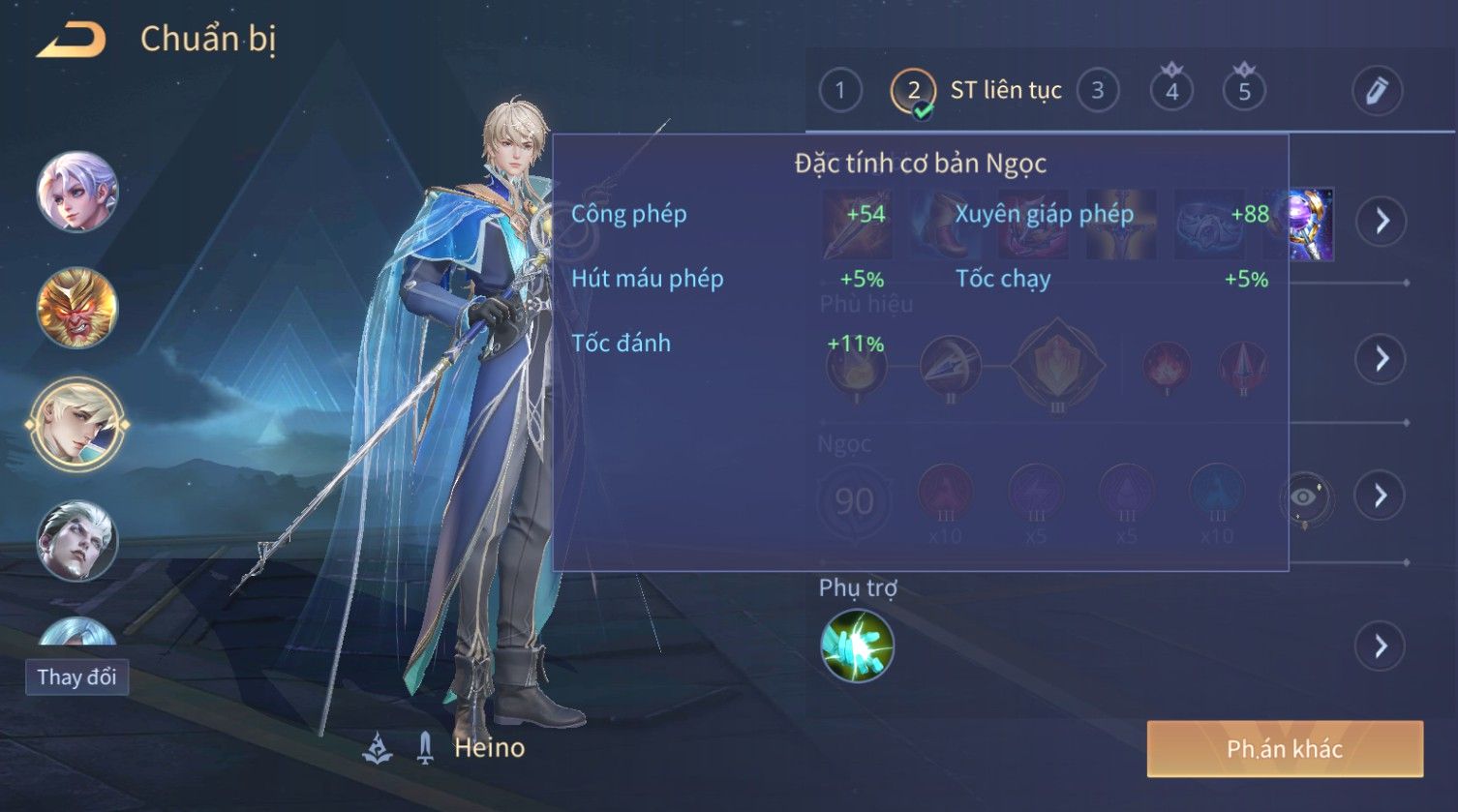Image resolution: width=1458 pixels, height=812 pixels.
Task: Select the Phụ trợ green skill icon
Action: 857,646
